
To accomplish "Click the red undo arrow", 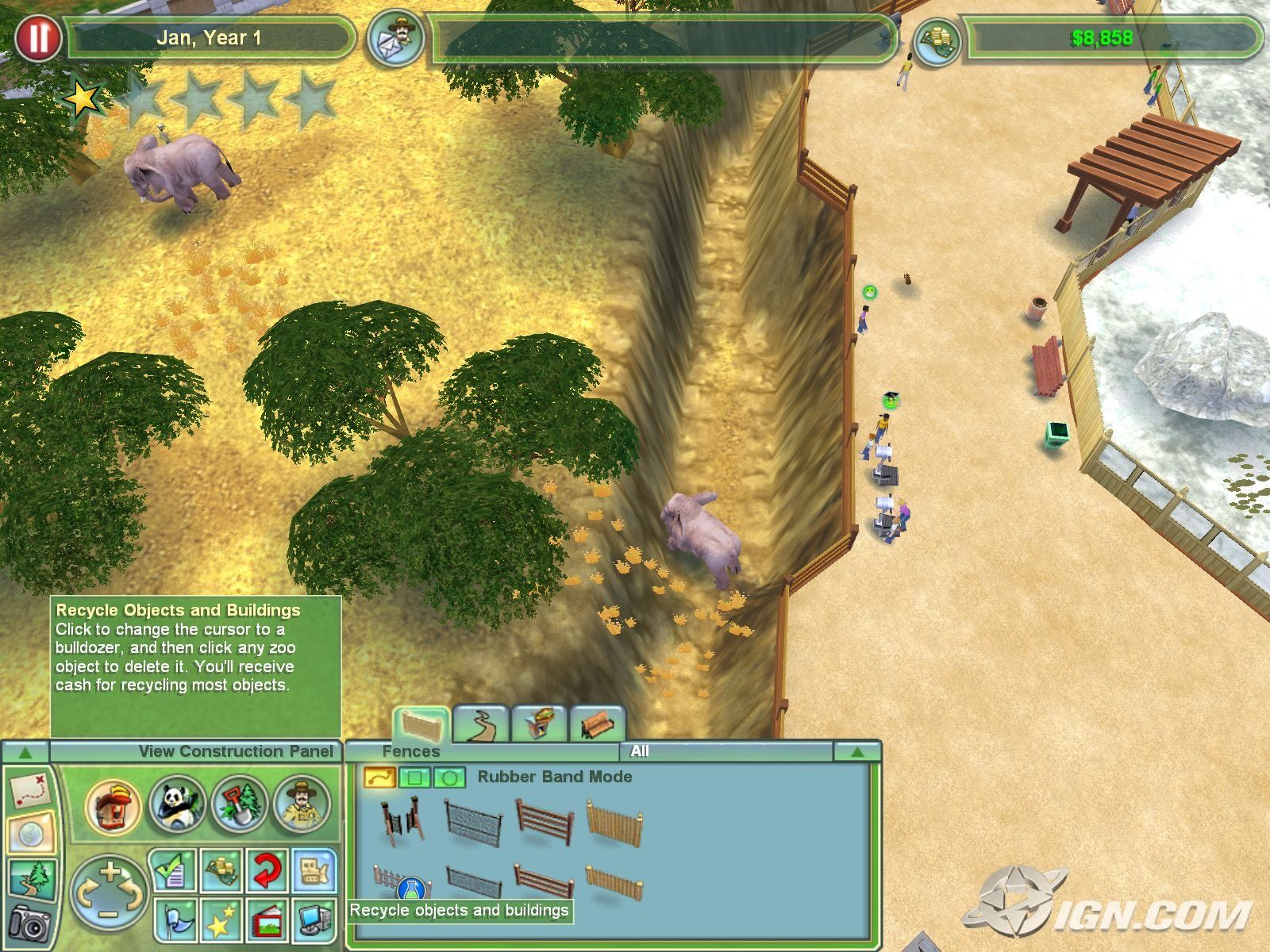I will tap(267, 870).
